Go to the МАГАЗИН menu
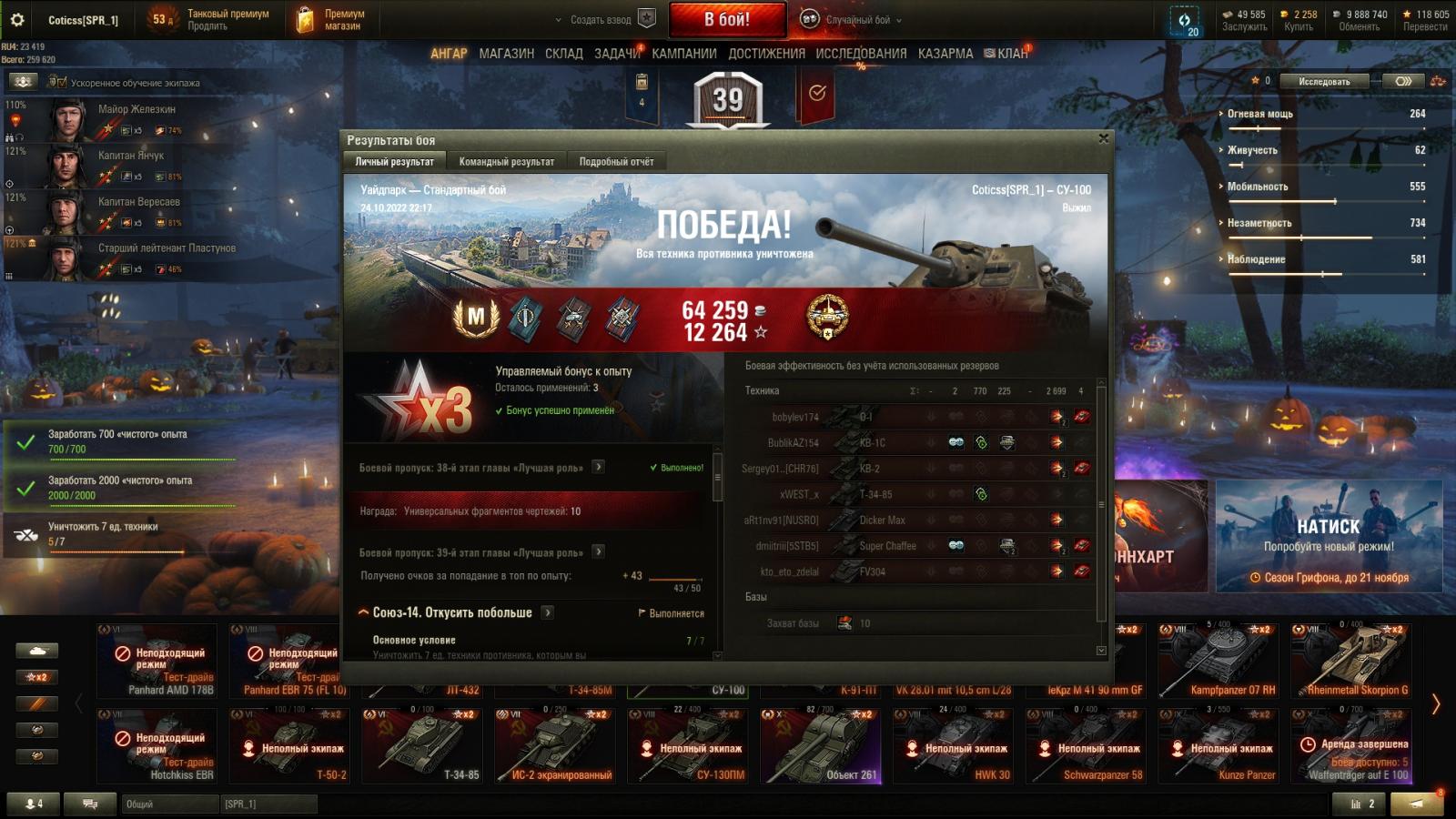Screen dimensions: 1456x819 pyautogui.click(x=506, y=54)
